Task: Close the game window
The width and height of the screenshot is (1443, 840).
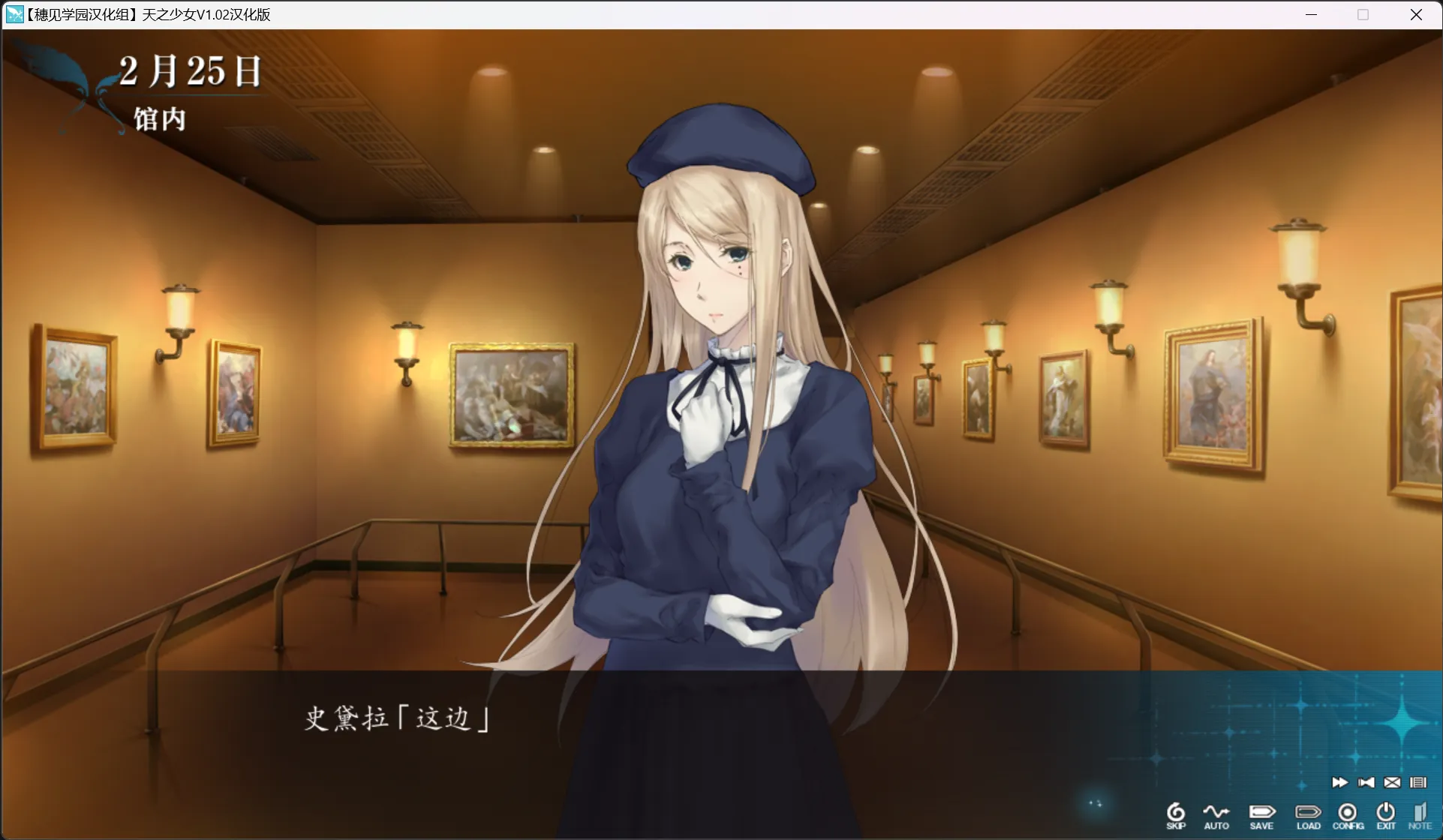Action: click(1416, 14)
